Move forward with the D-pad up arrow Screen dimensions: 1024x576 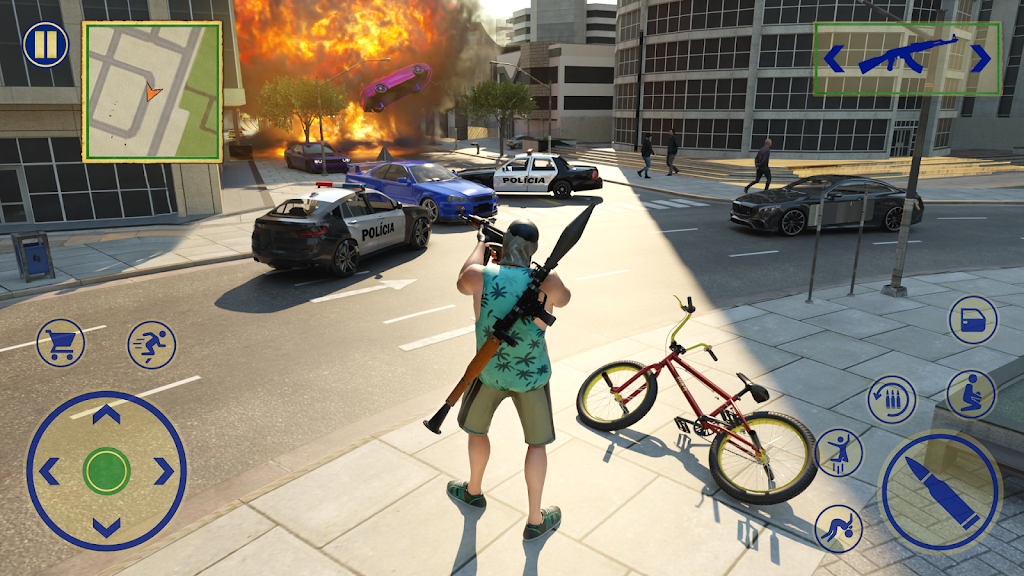[106, 412]
